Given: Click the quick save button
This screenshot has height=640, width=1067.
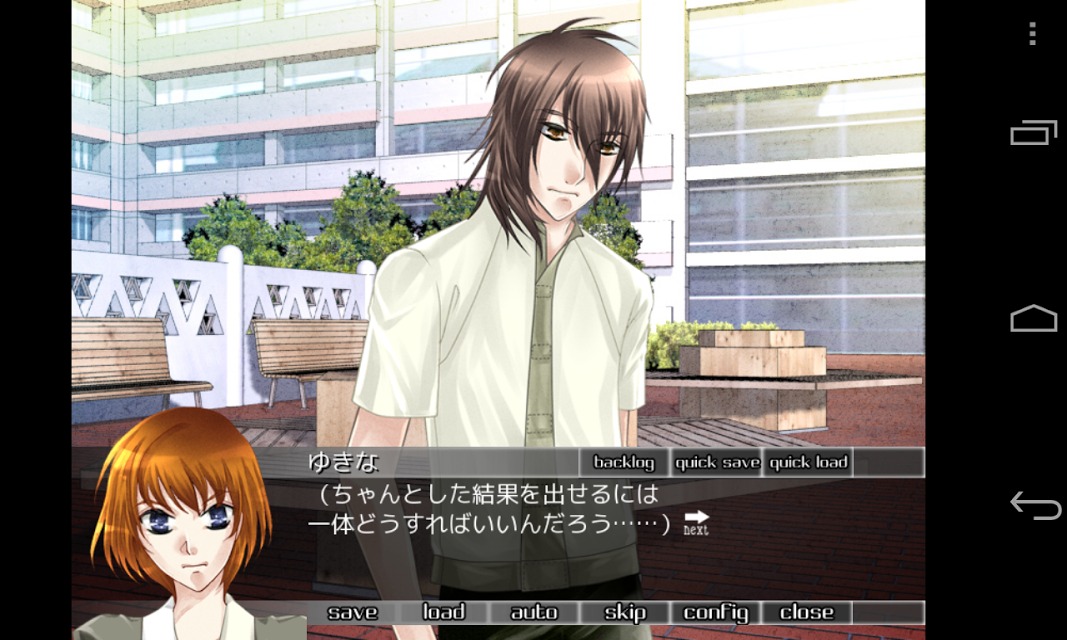Looking at the screenshot, I should tap(717, 462).
